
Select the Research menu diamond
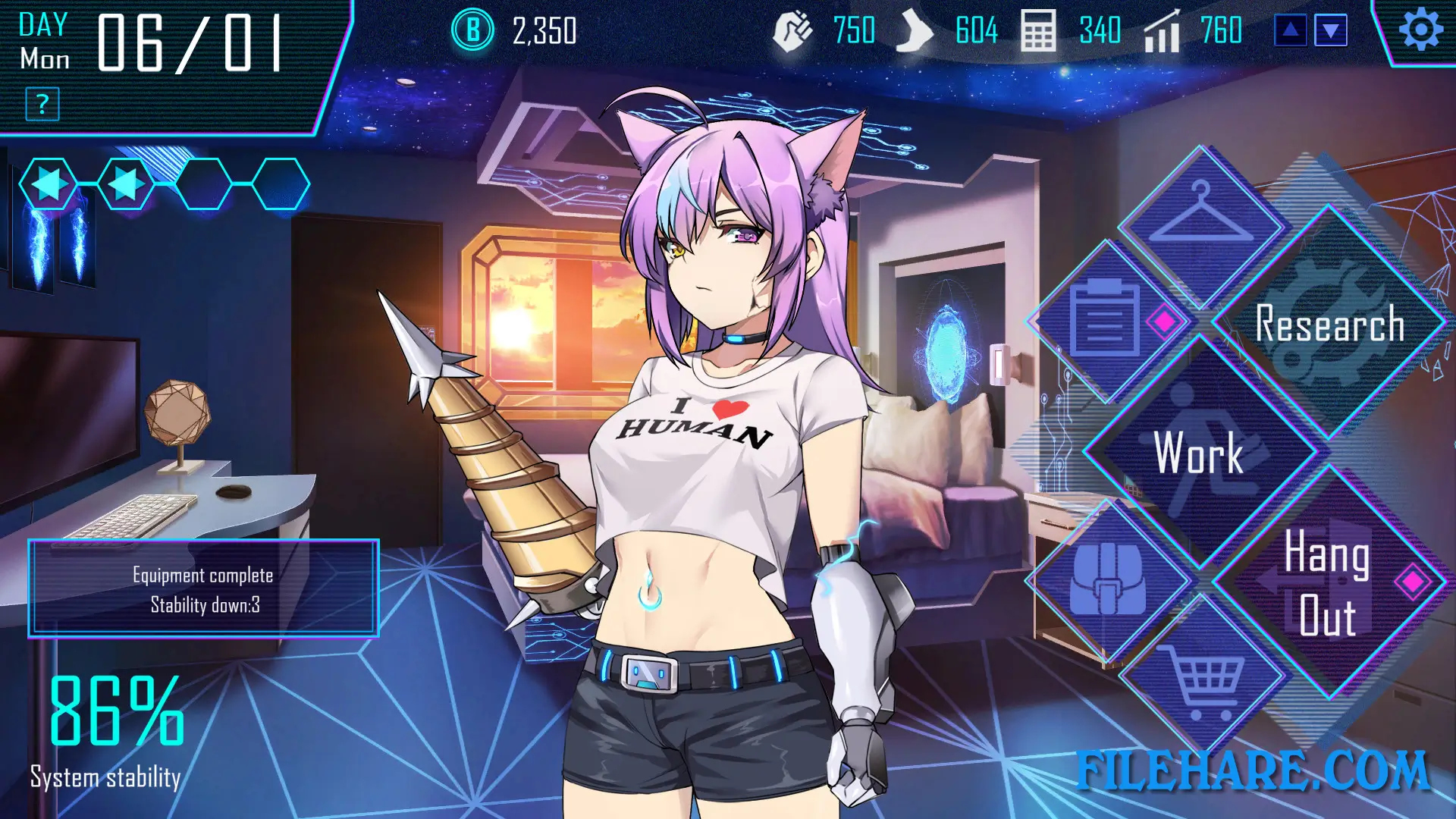tap(1330, 326)
